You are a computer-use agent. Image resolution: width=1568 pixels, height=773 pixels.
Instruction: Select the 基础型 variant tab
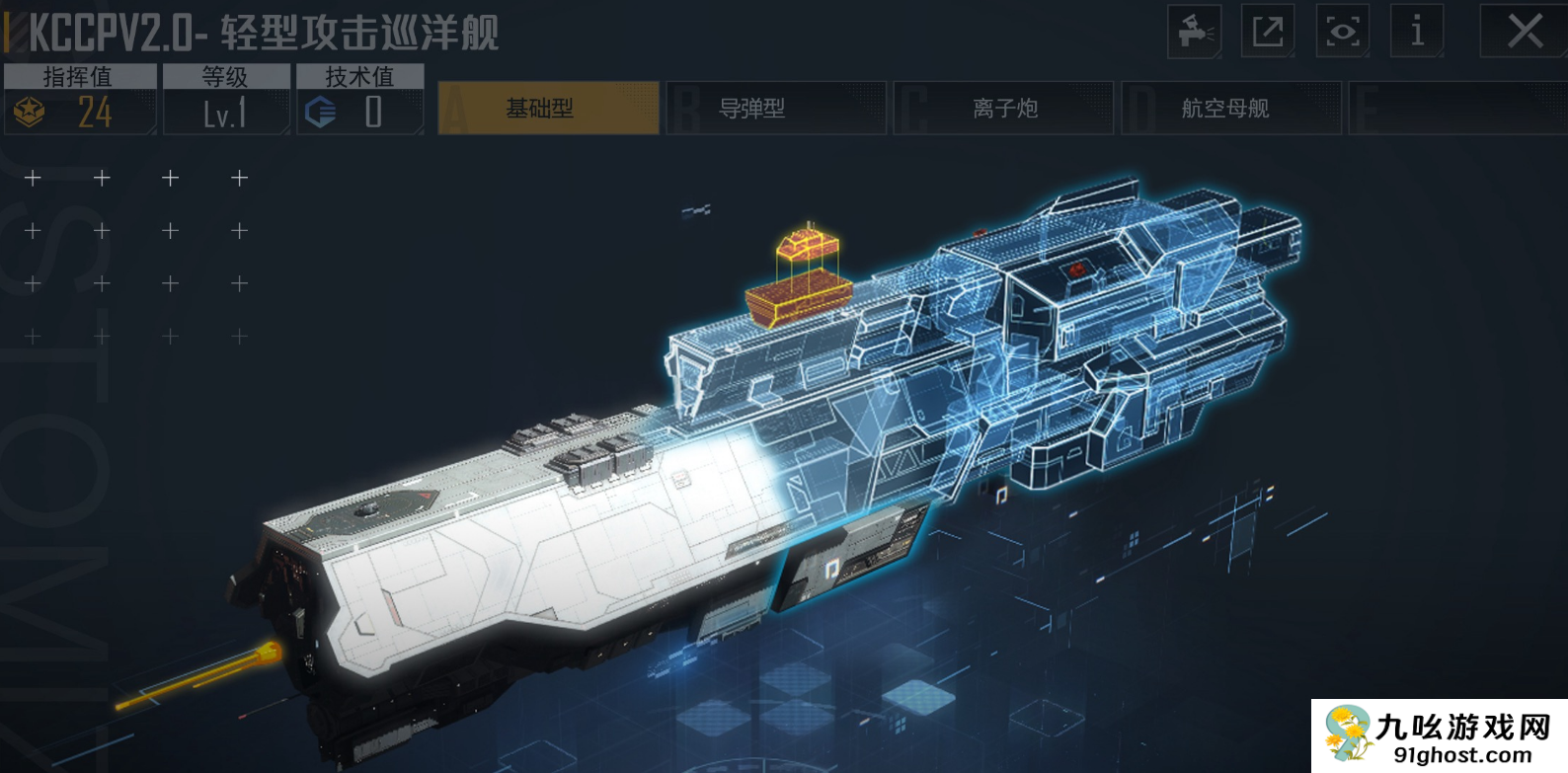tap(548, 108)
